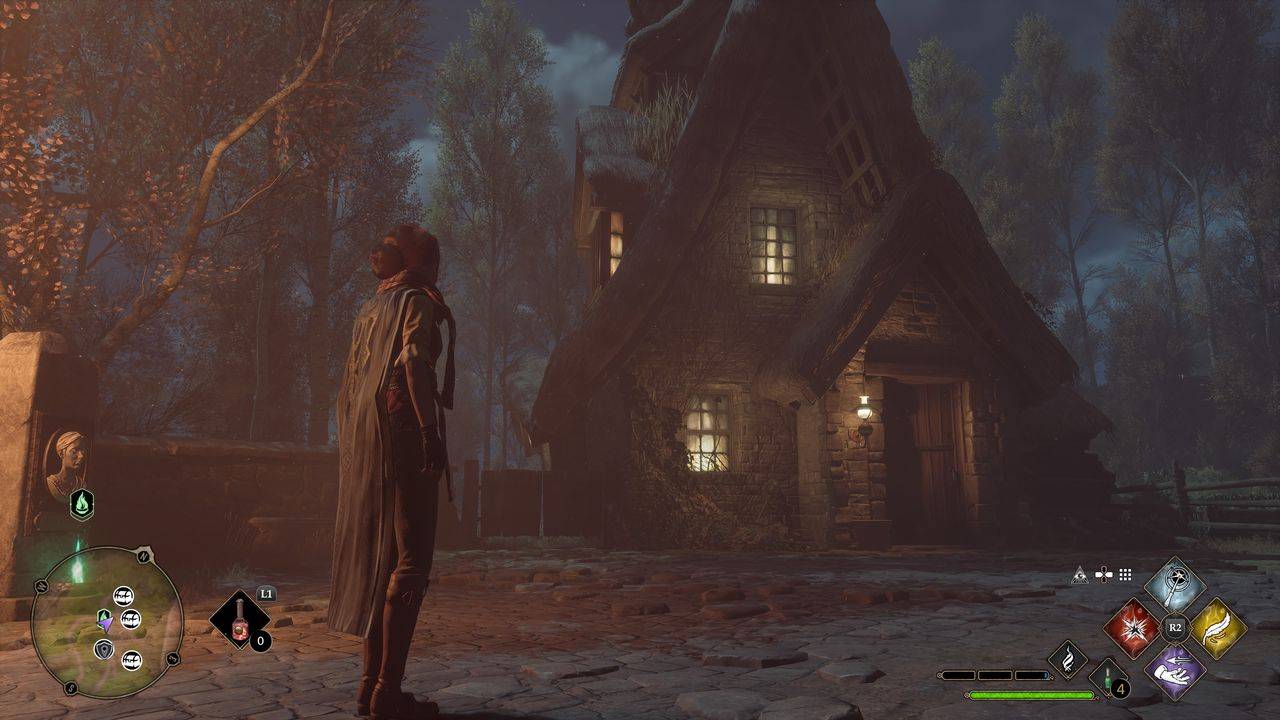Viewport: 1280px width, 720px height.
Task: Cast the yellow feather Levioso spell
Action: [1217, 629]
